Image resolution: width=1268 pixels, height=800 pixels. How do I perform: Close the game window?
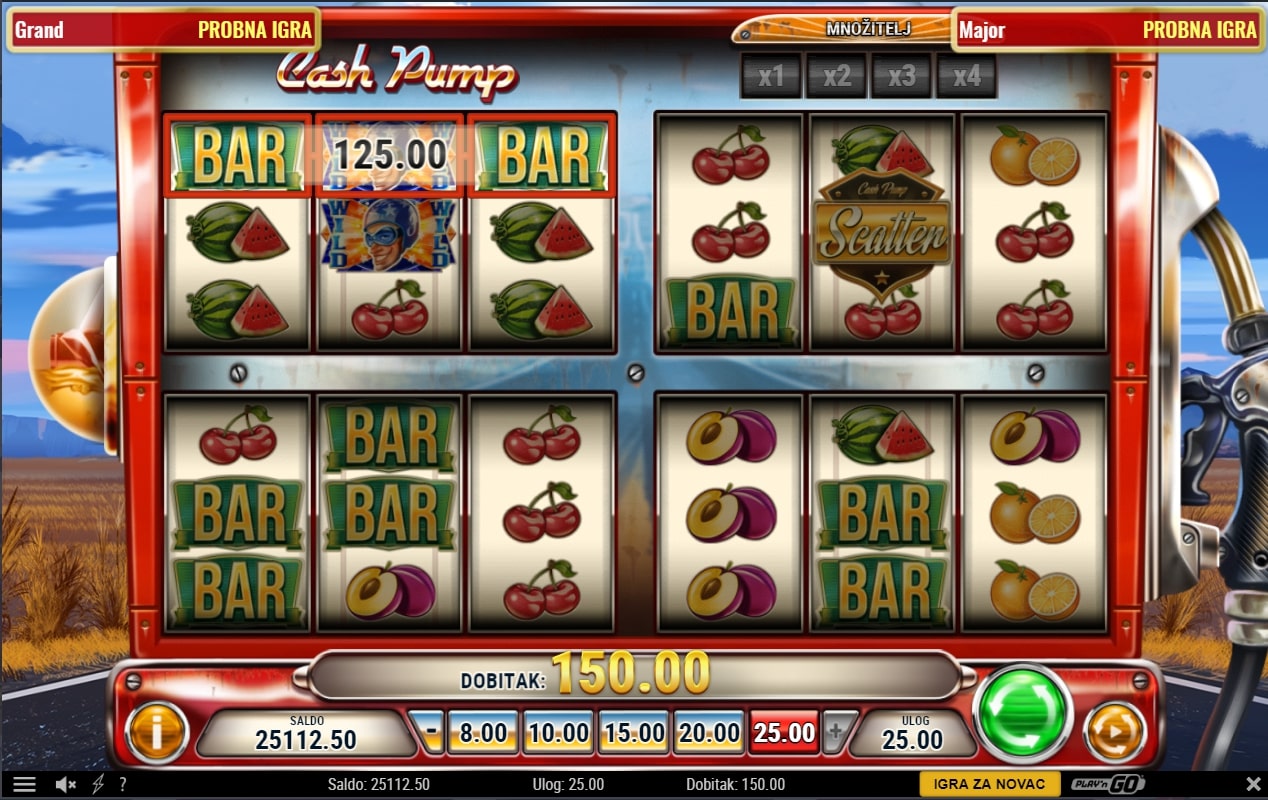point(1253,785)
